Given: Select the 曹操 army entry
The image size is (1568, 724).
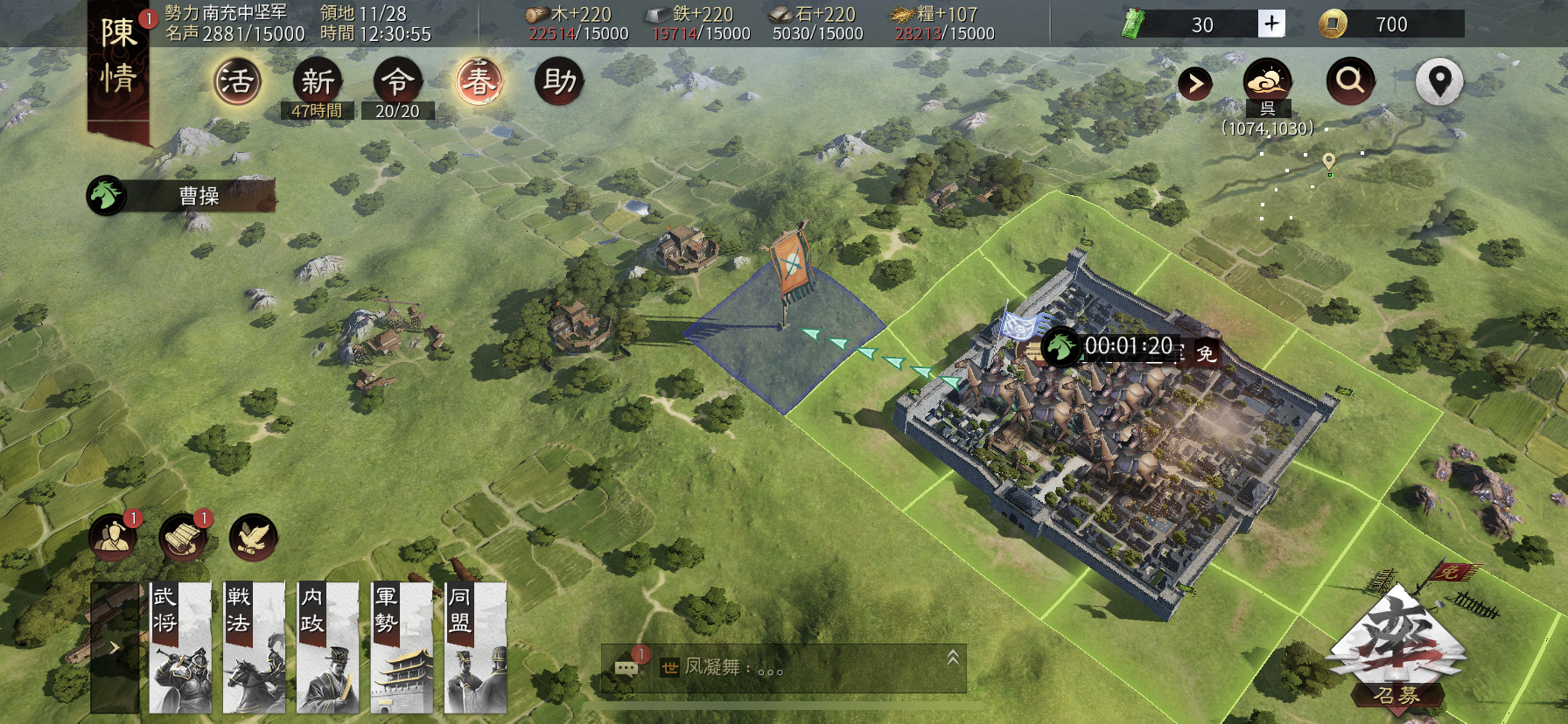Looking at the screenshot, I should 182,196.
